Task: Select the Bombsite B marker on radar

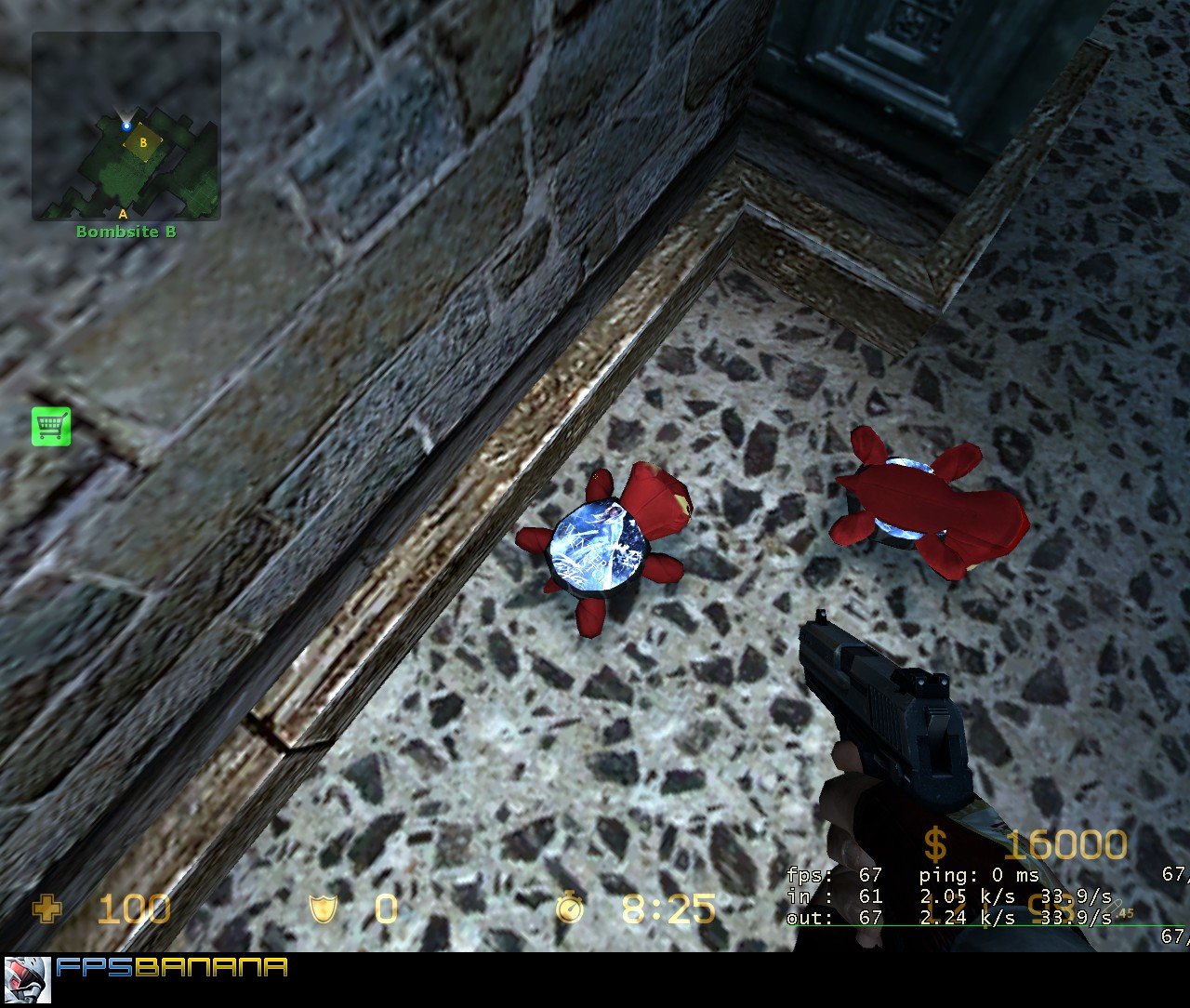Action: pos(142,144)
